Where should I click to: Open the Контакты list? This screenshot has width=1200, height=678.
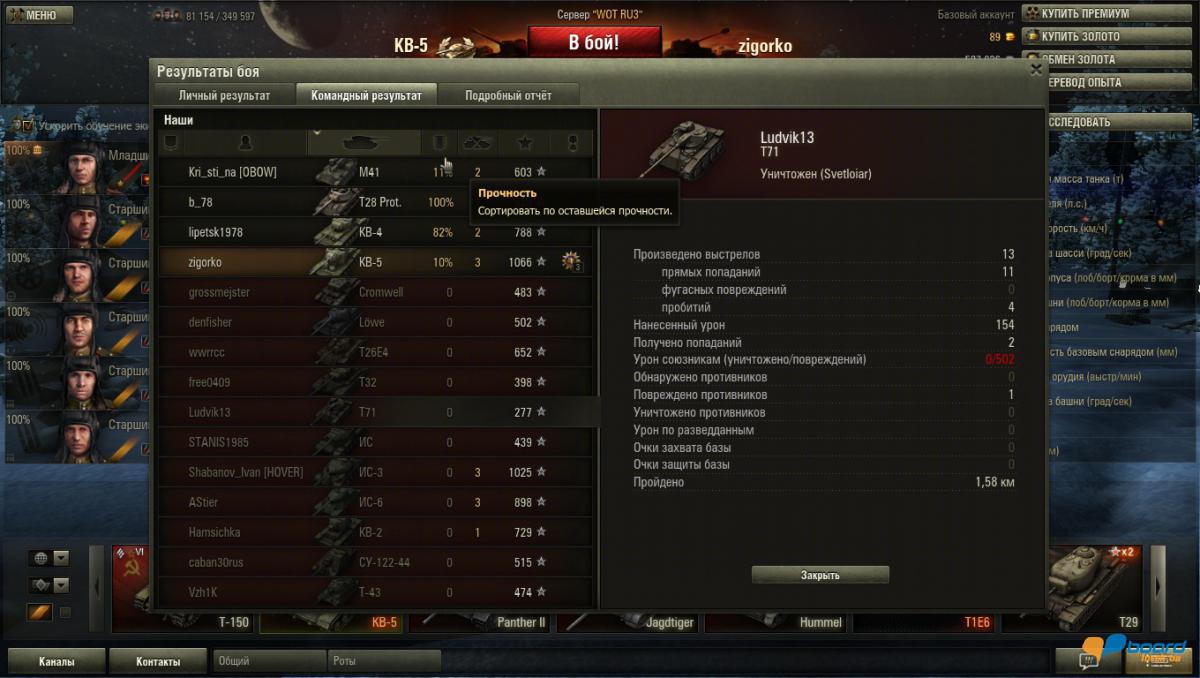158,661
